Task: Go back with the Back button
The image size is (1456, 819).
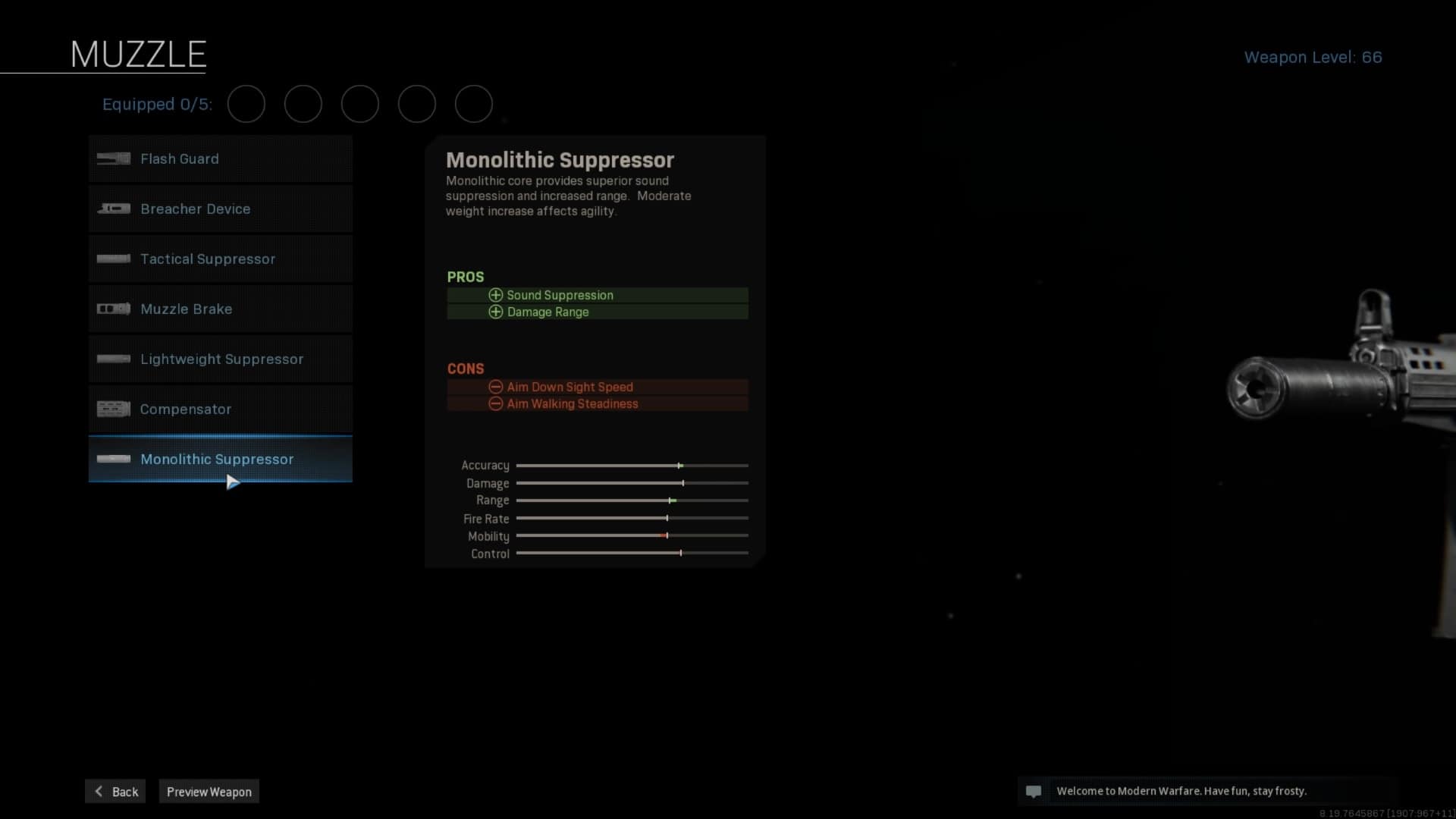Action: point(116,792)
